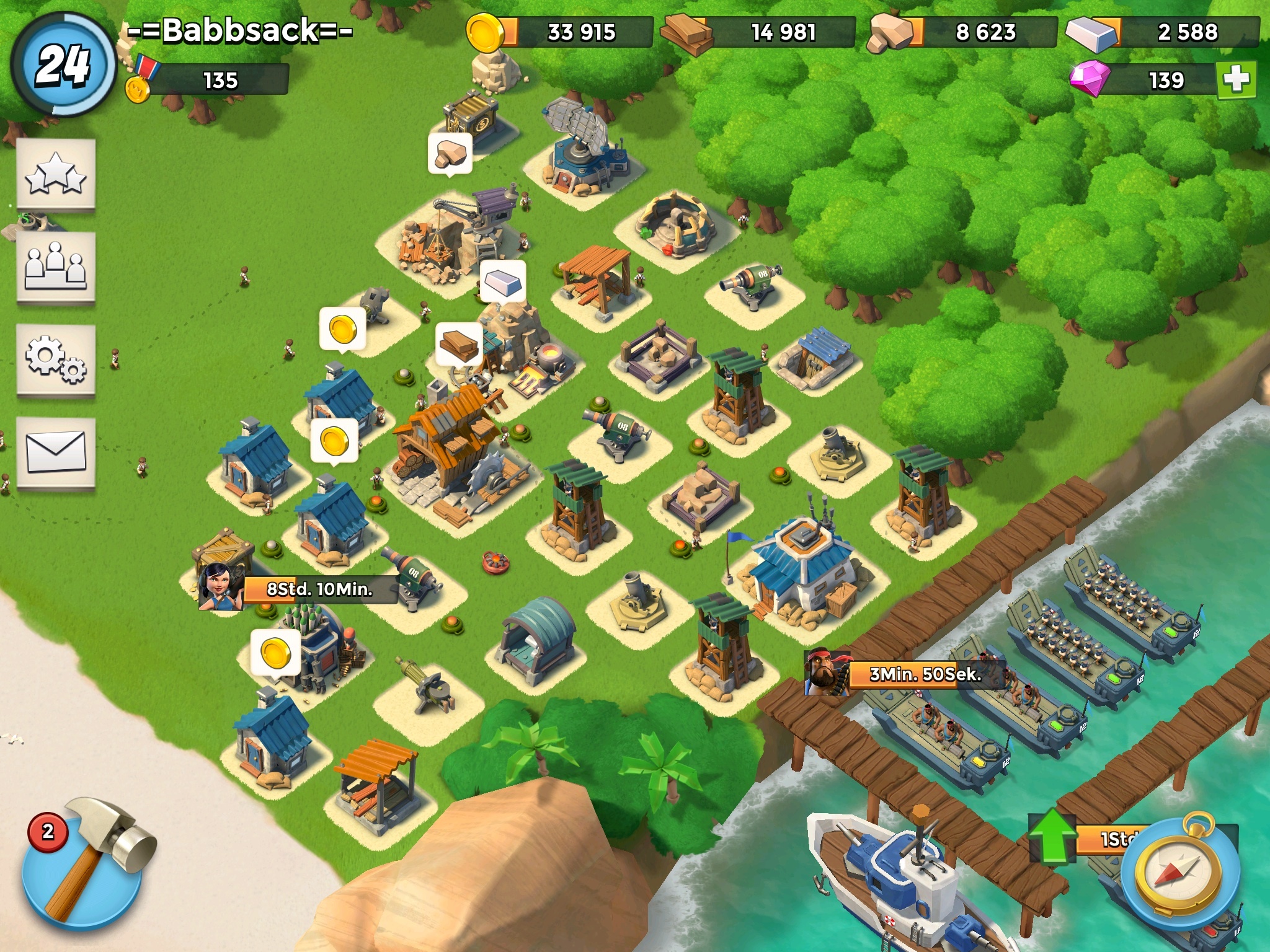Open the mail inbox envelope
The width and height of the screenshot is (1270, 952).
(x=56, y=452)
